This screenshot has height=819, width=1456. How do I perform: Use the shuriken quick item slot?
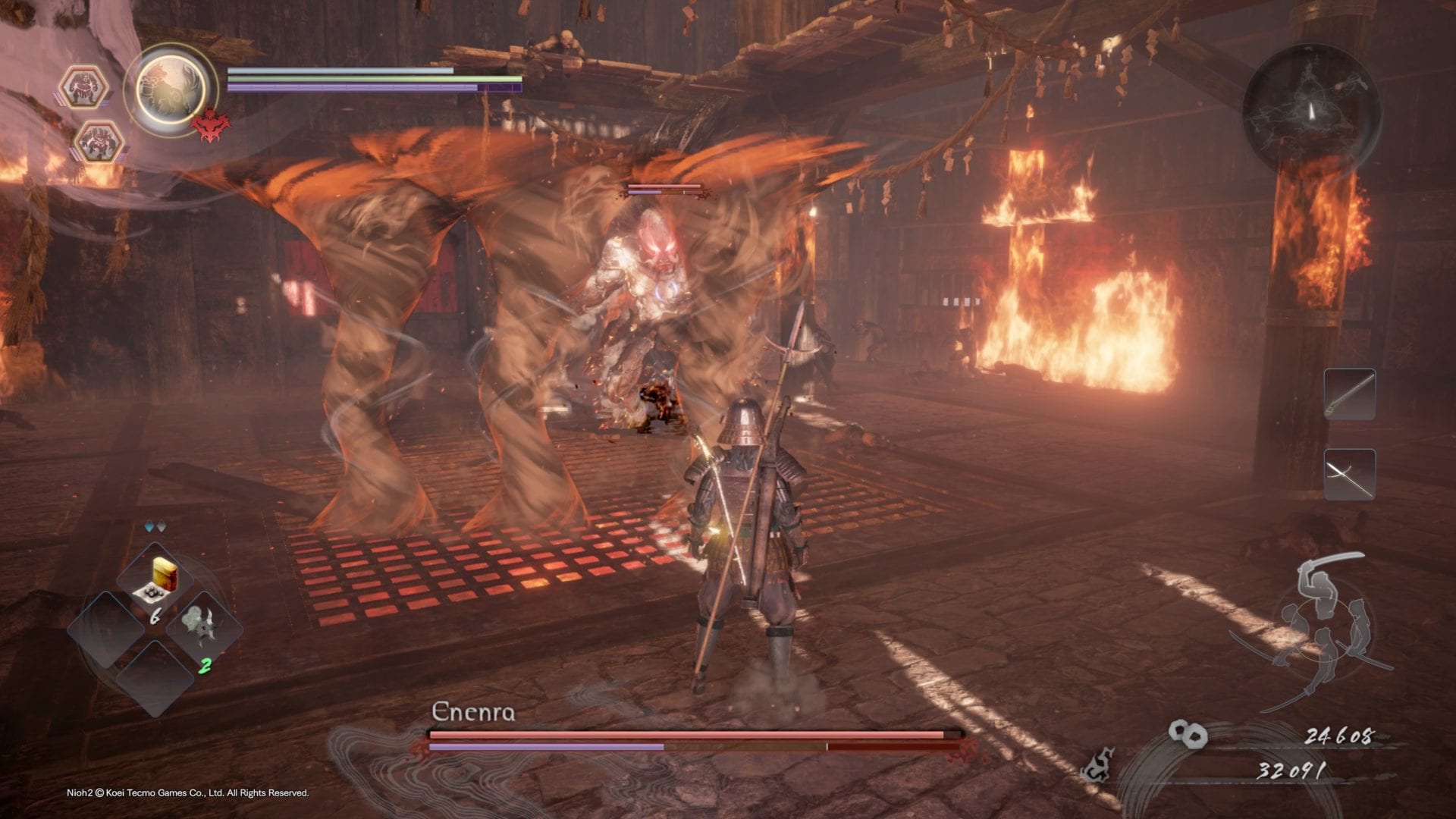(x=203, y=629)
